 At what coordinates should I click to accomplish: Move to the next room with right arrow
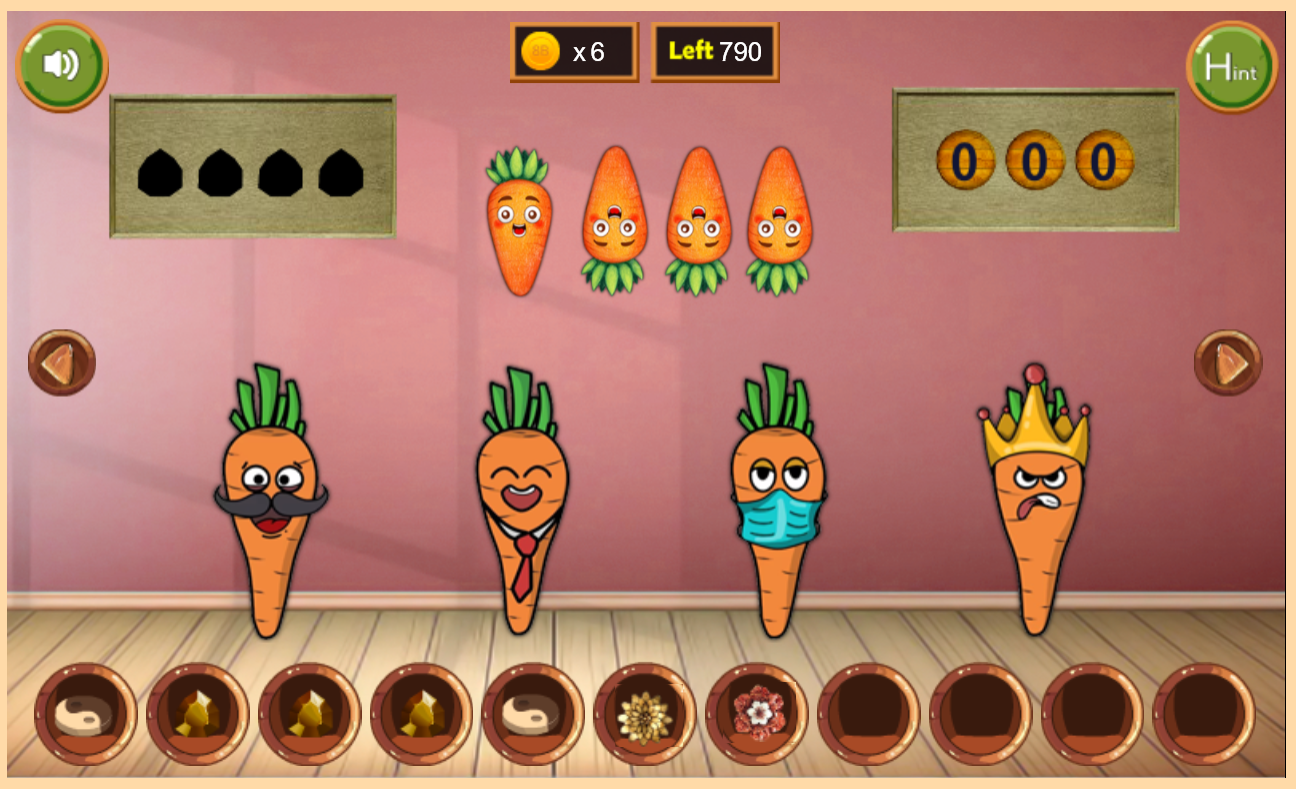click(x=1228, y=362)
